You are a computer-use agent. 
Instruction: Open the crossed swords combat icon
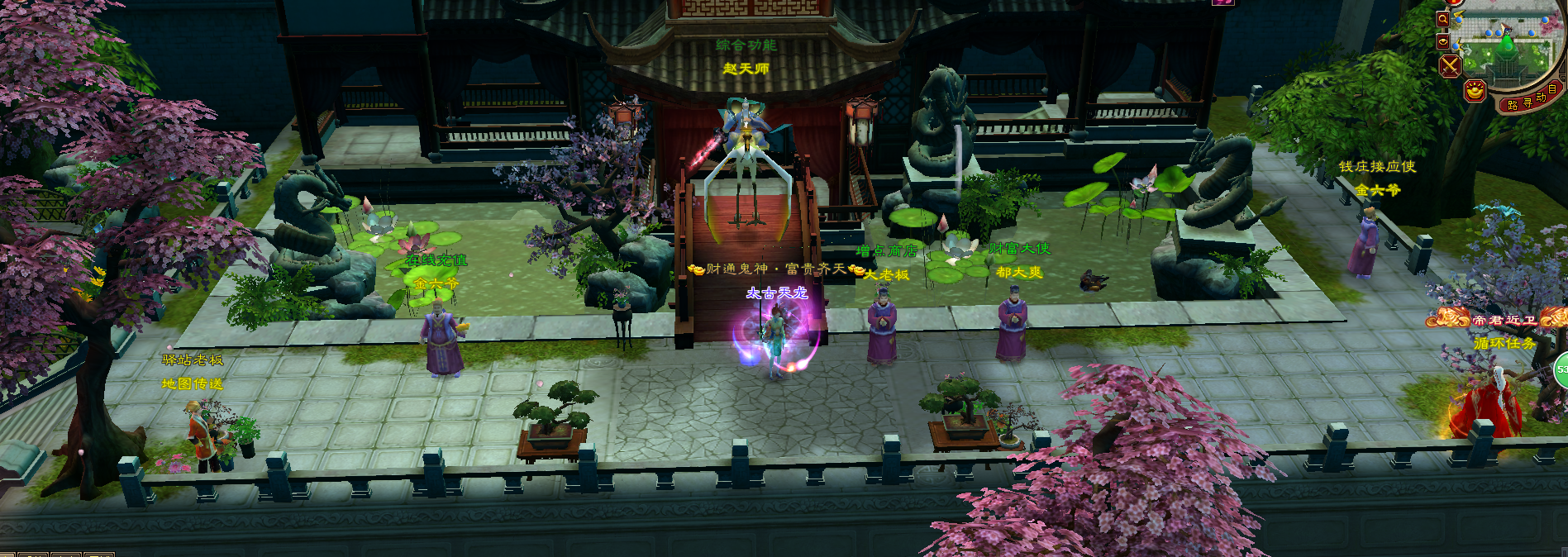tap(1451, 66)
